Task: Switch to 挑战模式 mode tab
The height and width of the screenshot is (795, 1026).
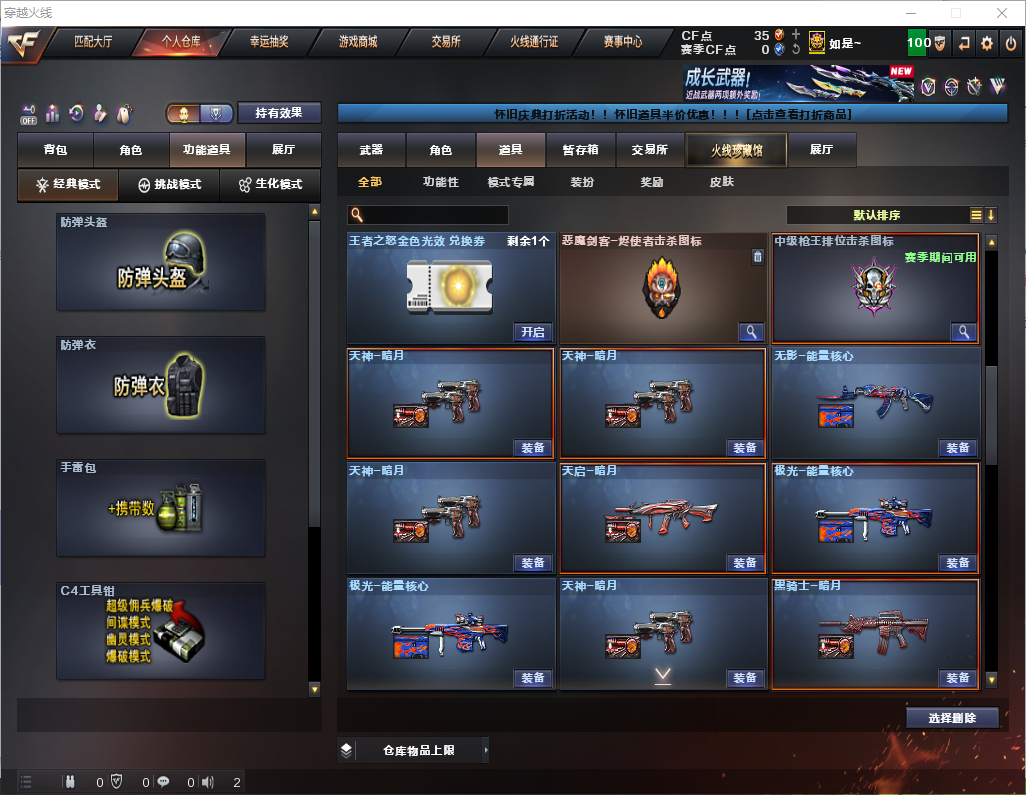Action: (169, 185)
